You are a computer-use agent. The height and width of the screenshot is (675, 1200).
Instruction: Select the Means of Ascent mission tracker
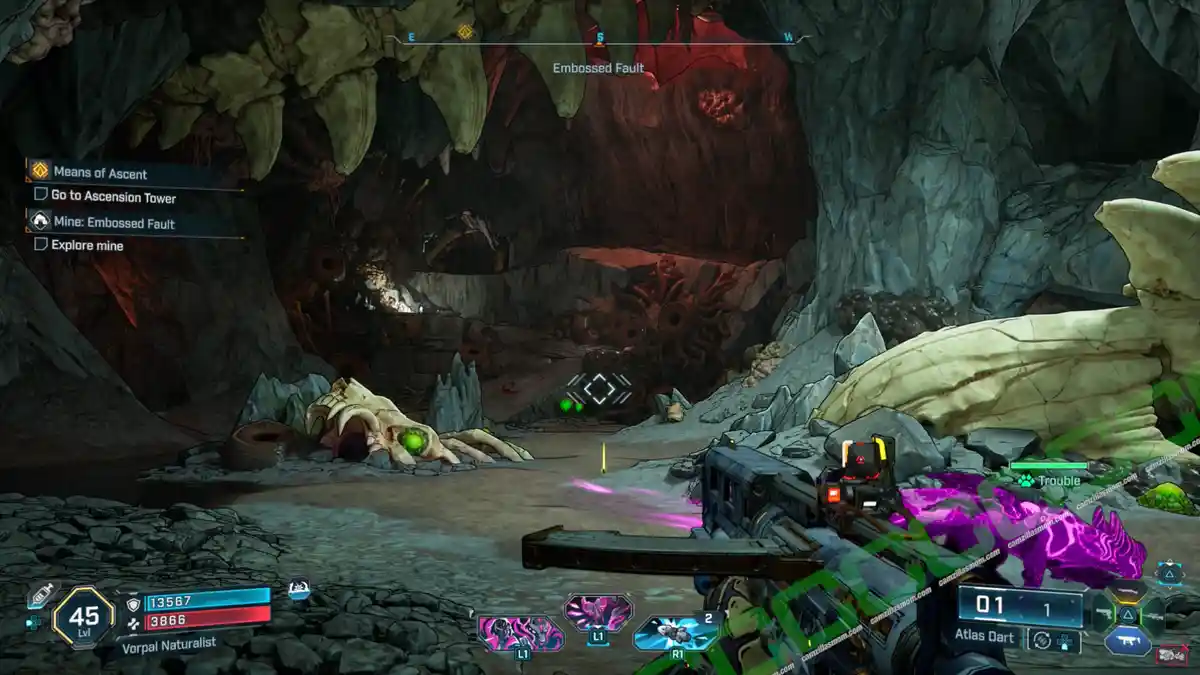(100, 172)
